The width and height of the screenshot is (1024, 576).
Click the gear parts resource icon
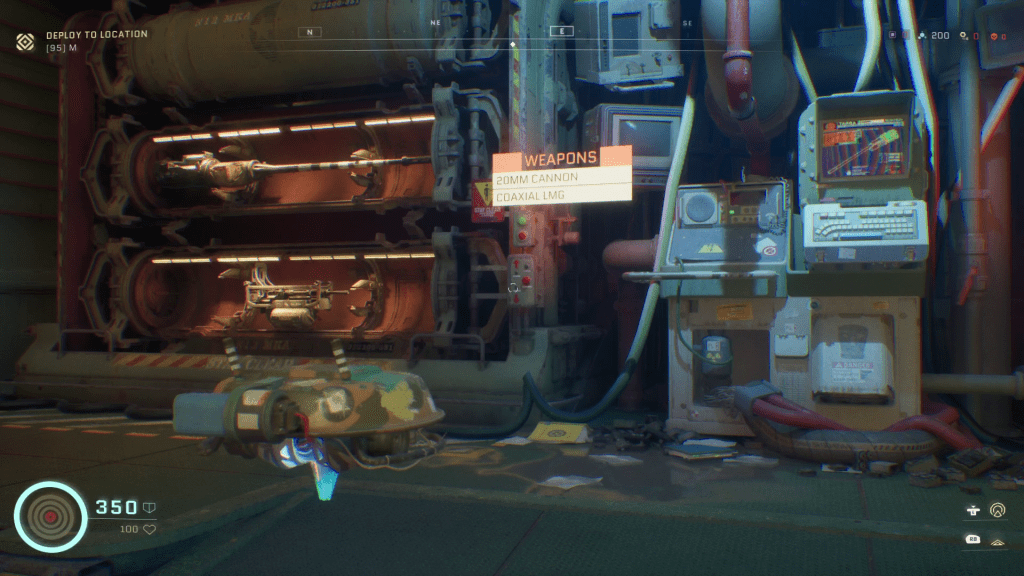click(x=962, y=36)
